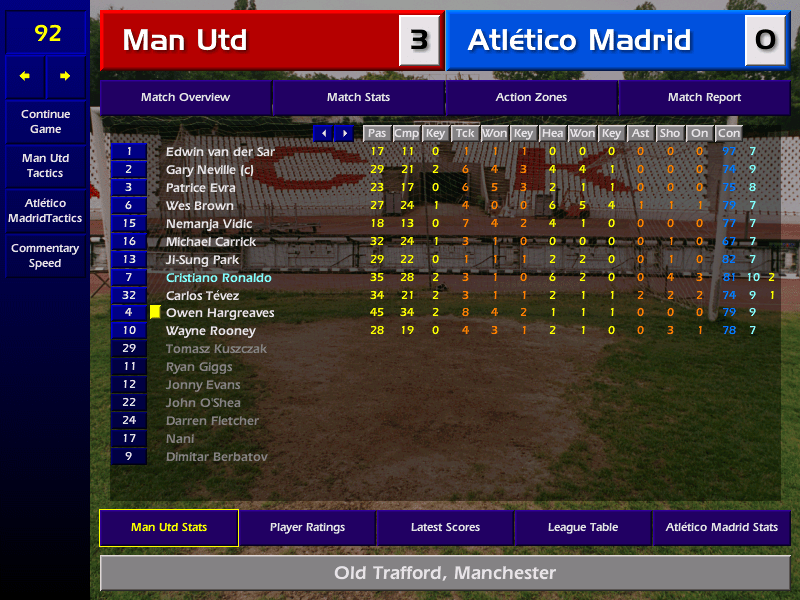
Task: Select Cristiano Ronaldo in the player list
Action: (219, 277)
